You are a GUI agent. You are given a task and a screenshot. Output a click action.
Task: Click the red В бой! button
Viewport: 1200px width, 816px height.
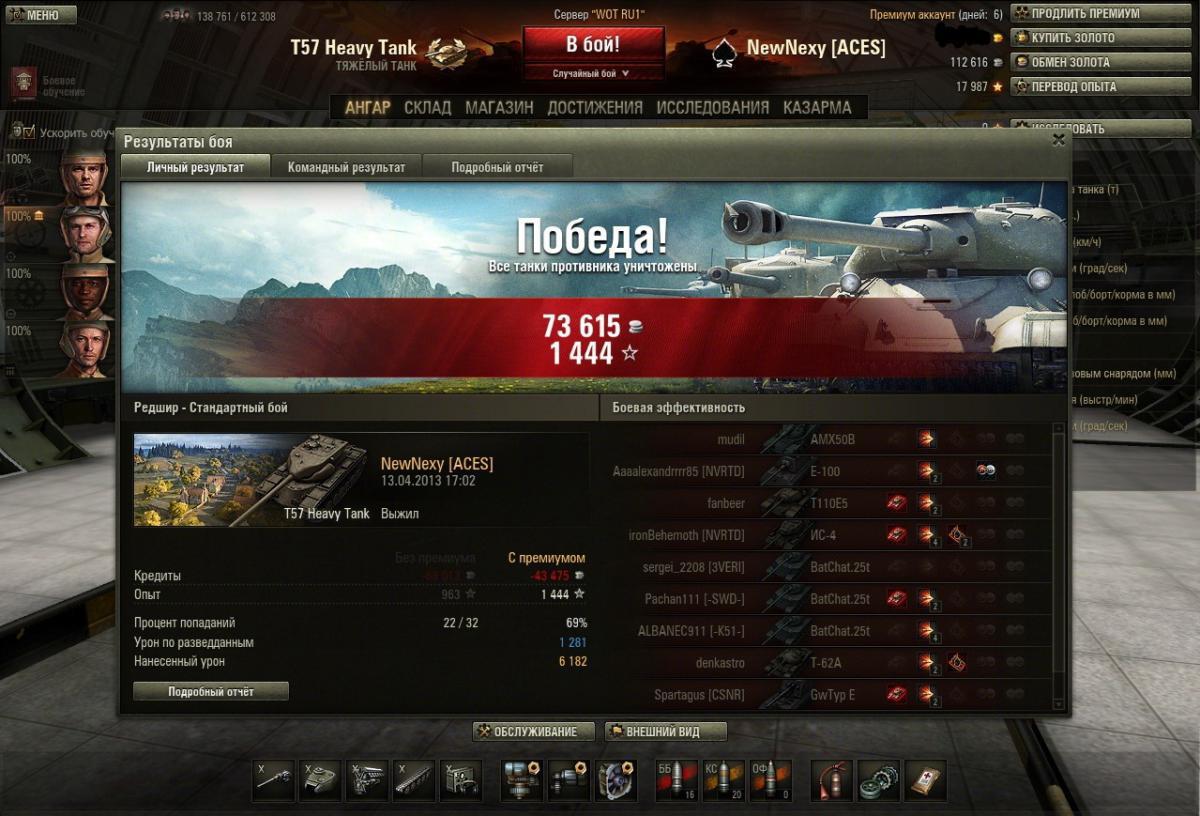(x=593, y=45)
